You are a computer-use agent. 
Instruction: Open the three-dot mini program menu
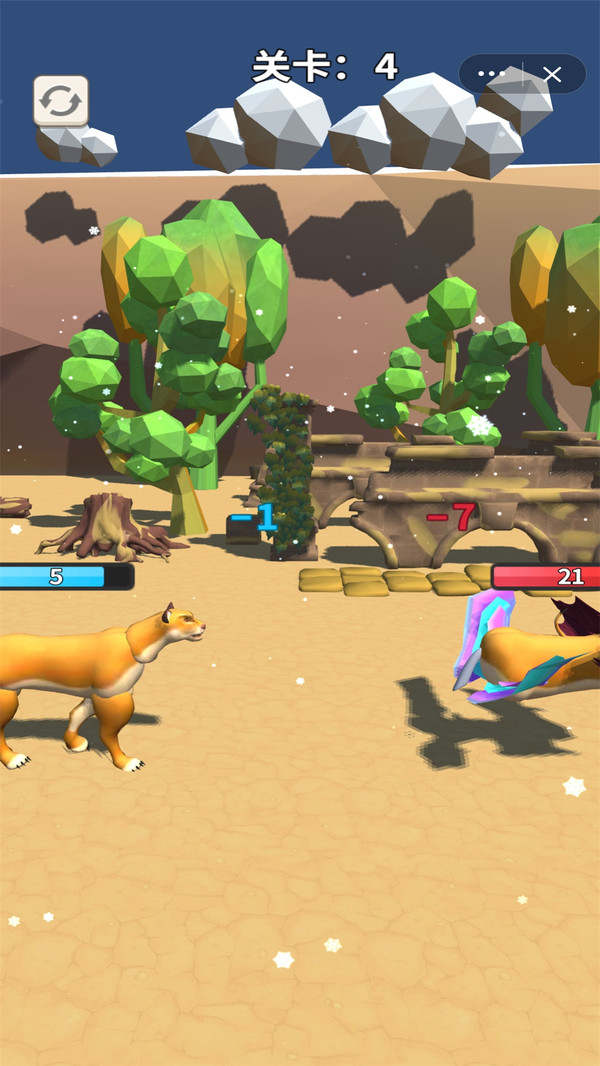click(492, 74)
